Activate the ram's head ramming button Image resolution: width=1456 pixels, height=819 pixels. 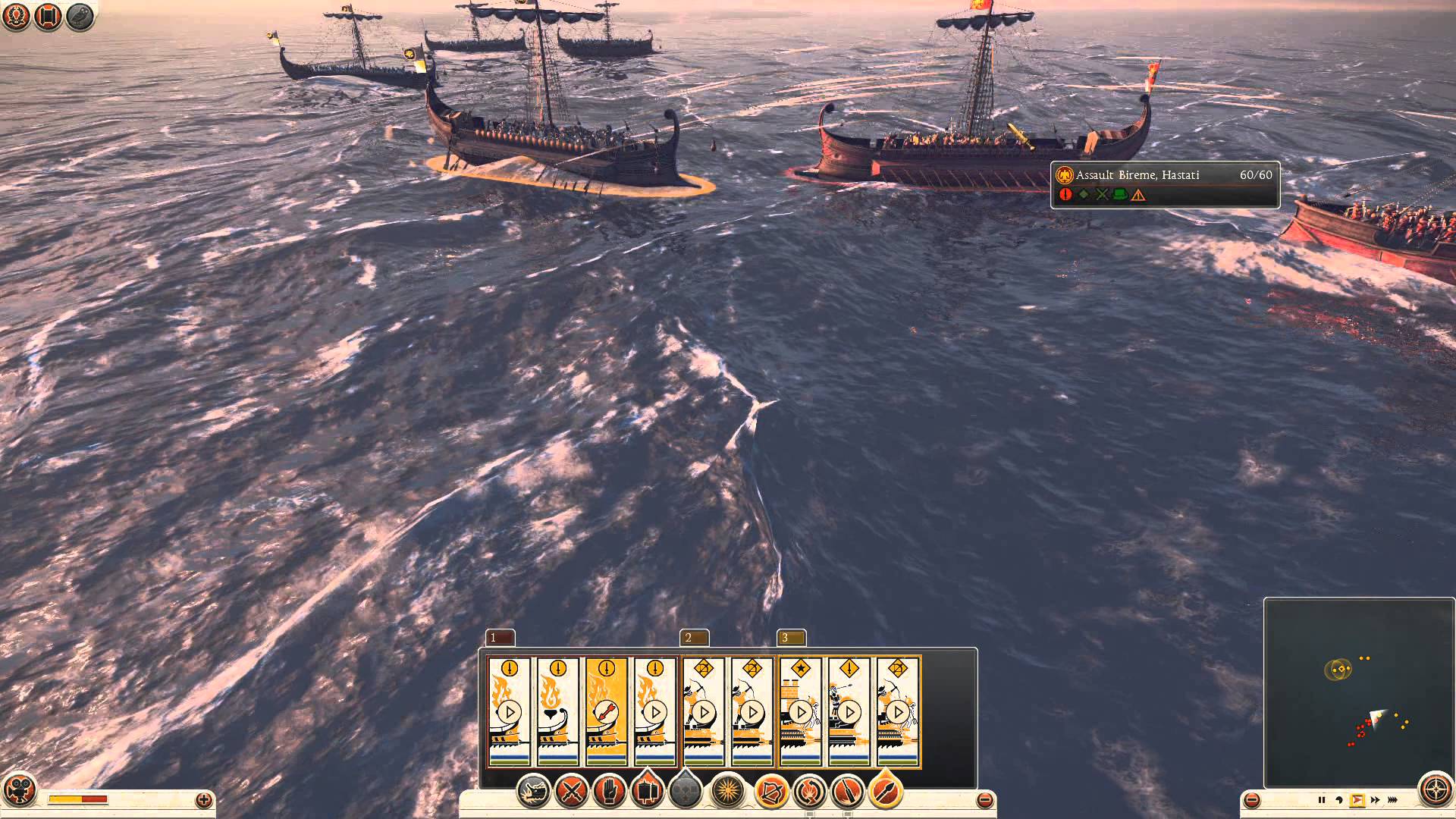pyautogui.click(x=533, y=792)
